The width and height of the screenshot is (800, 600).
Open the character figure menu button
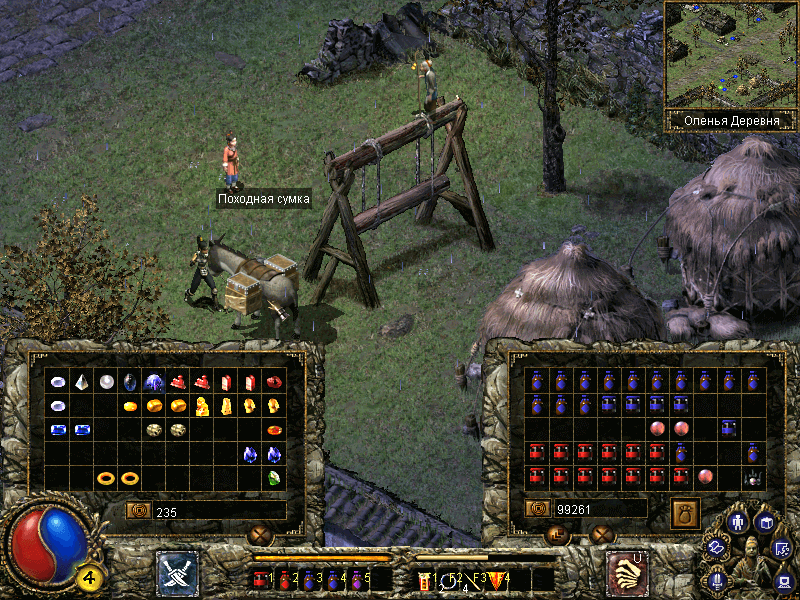[738, 522]
